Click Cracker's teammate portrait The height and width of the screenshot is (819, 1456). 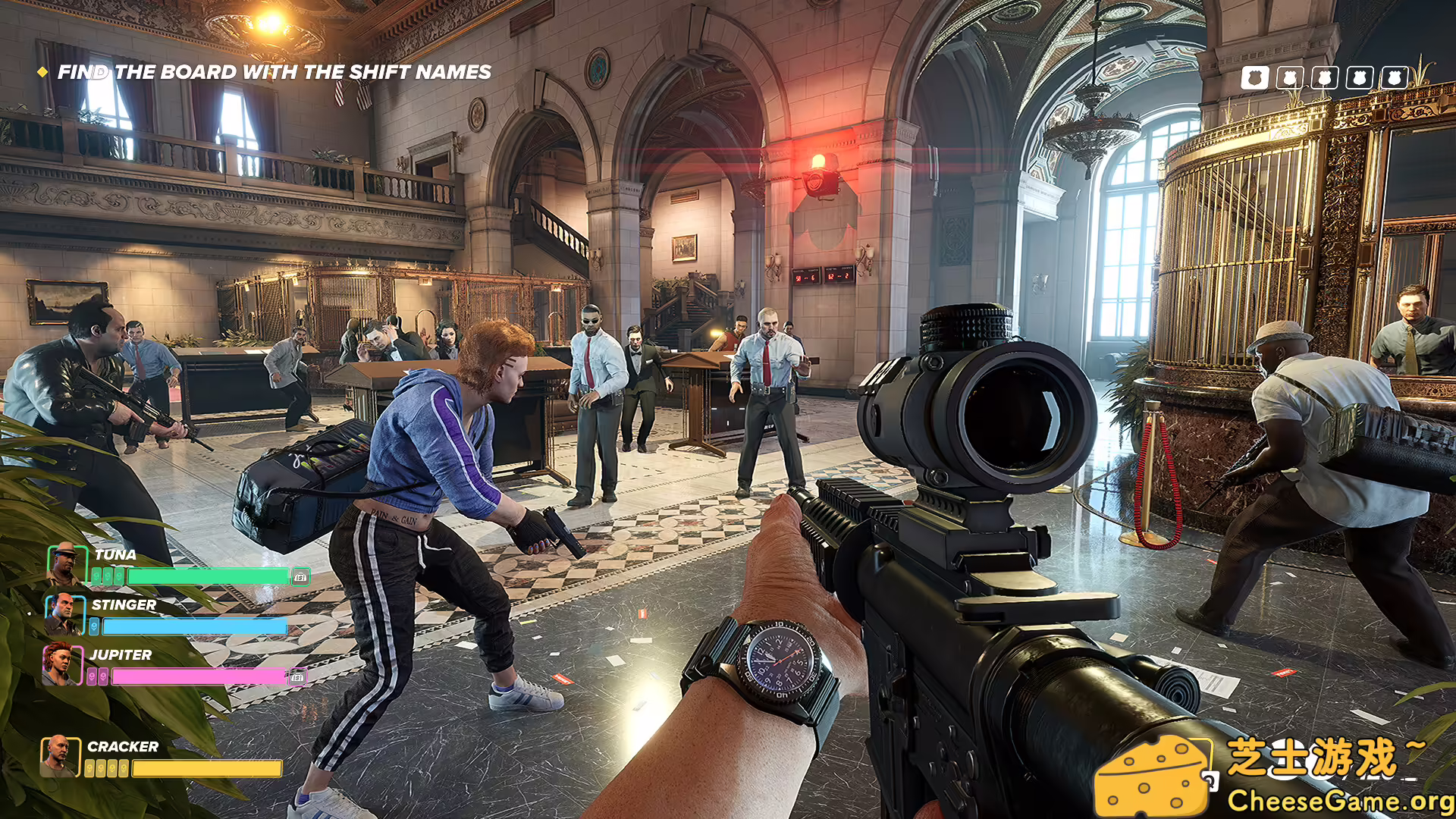(59, 756)
